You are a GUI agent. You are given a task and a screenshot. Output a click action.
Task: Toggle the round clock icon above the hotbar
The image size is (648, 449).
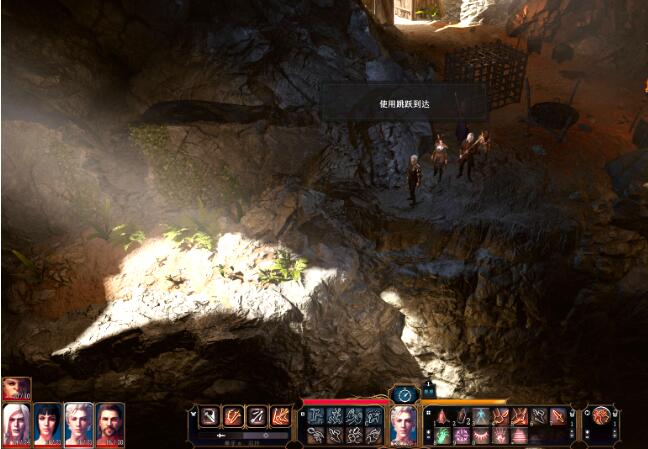pos(404,395)
